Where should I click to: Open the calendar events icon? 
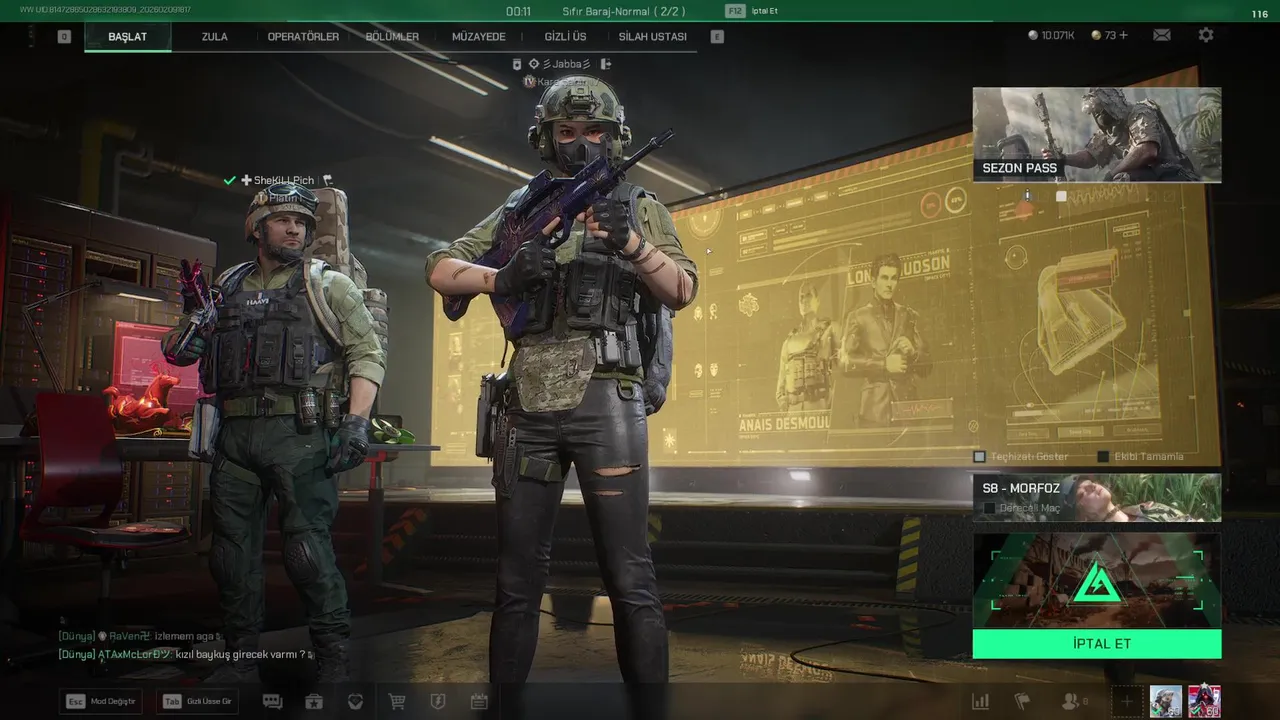(479, 702)
